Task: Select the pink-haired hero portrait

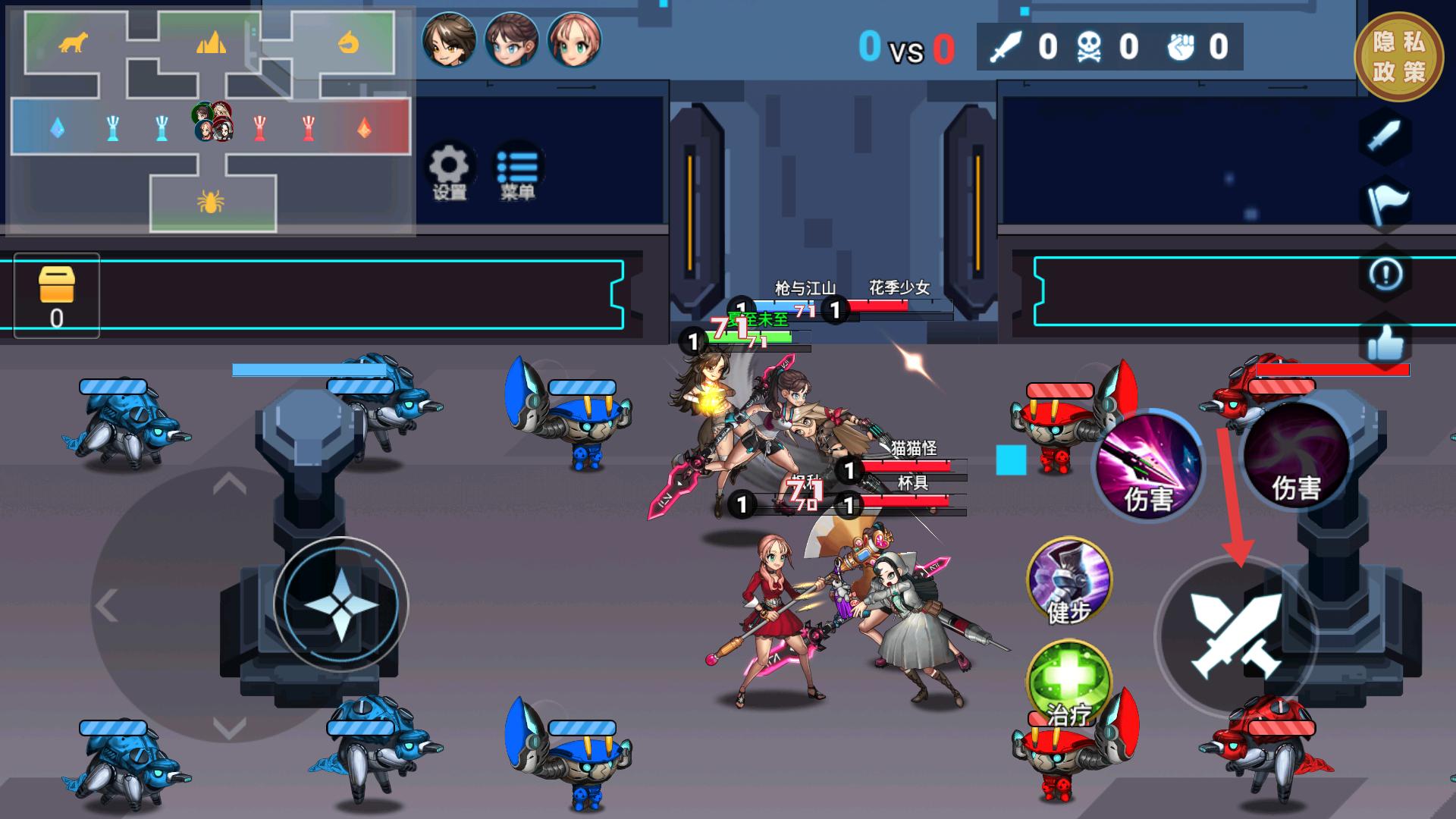Action: [574, 38]
